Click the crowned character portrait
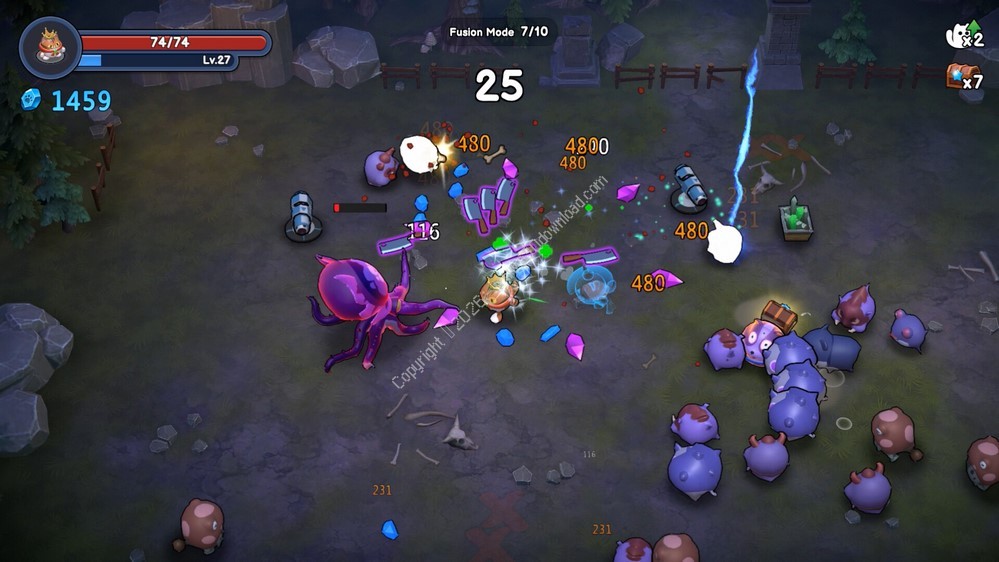The image size is (999, 562). coord(50,47)
